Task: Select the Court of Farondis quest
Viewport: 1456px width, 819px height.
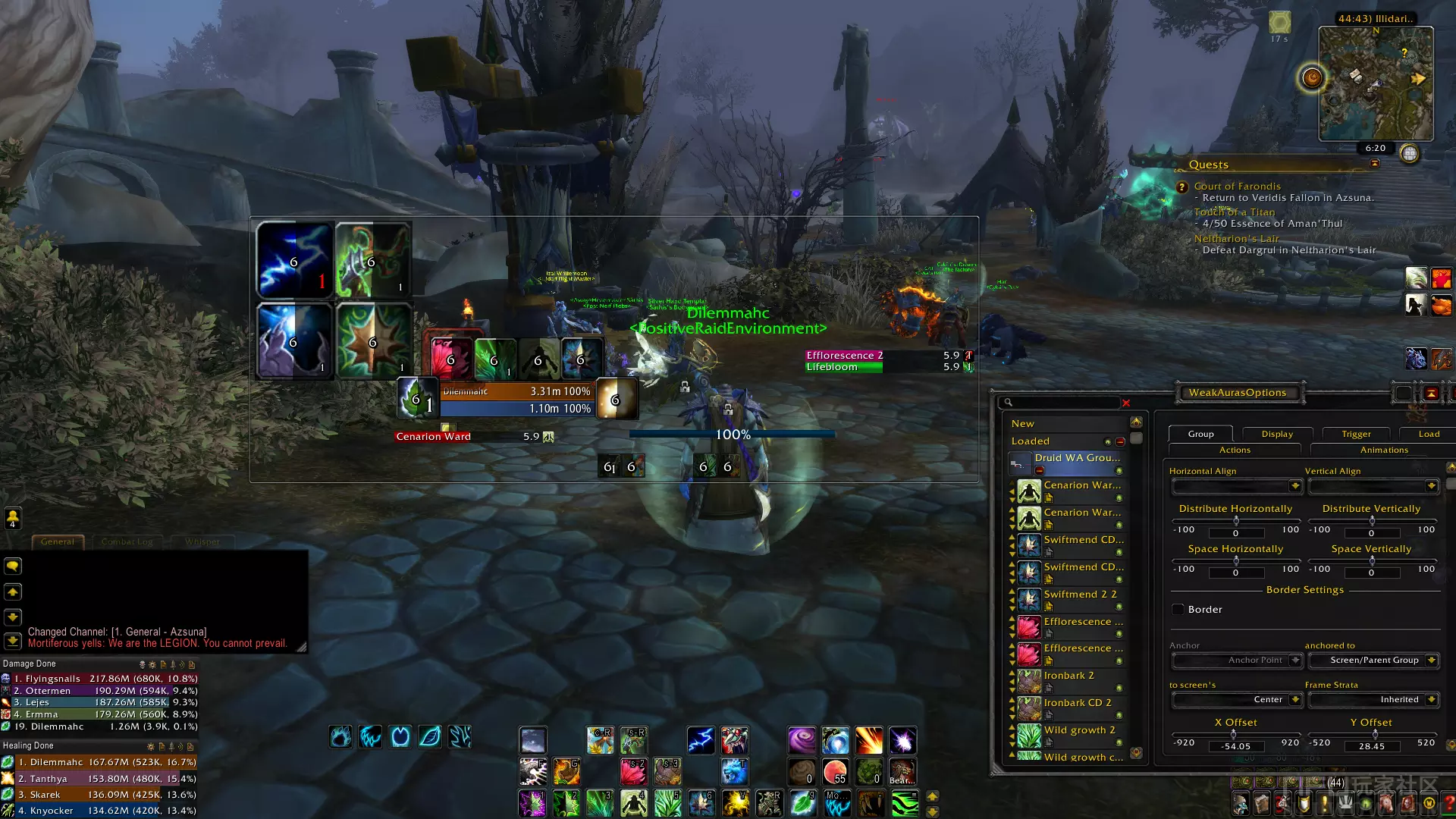Action: 1237,187
